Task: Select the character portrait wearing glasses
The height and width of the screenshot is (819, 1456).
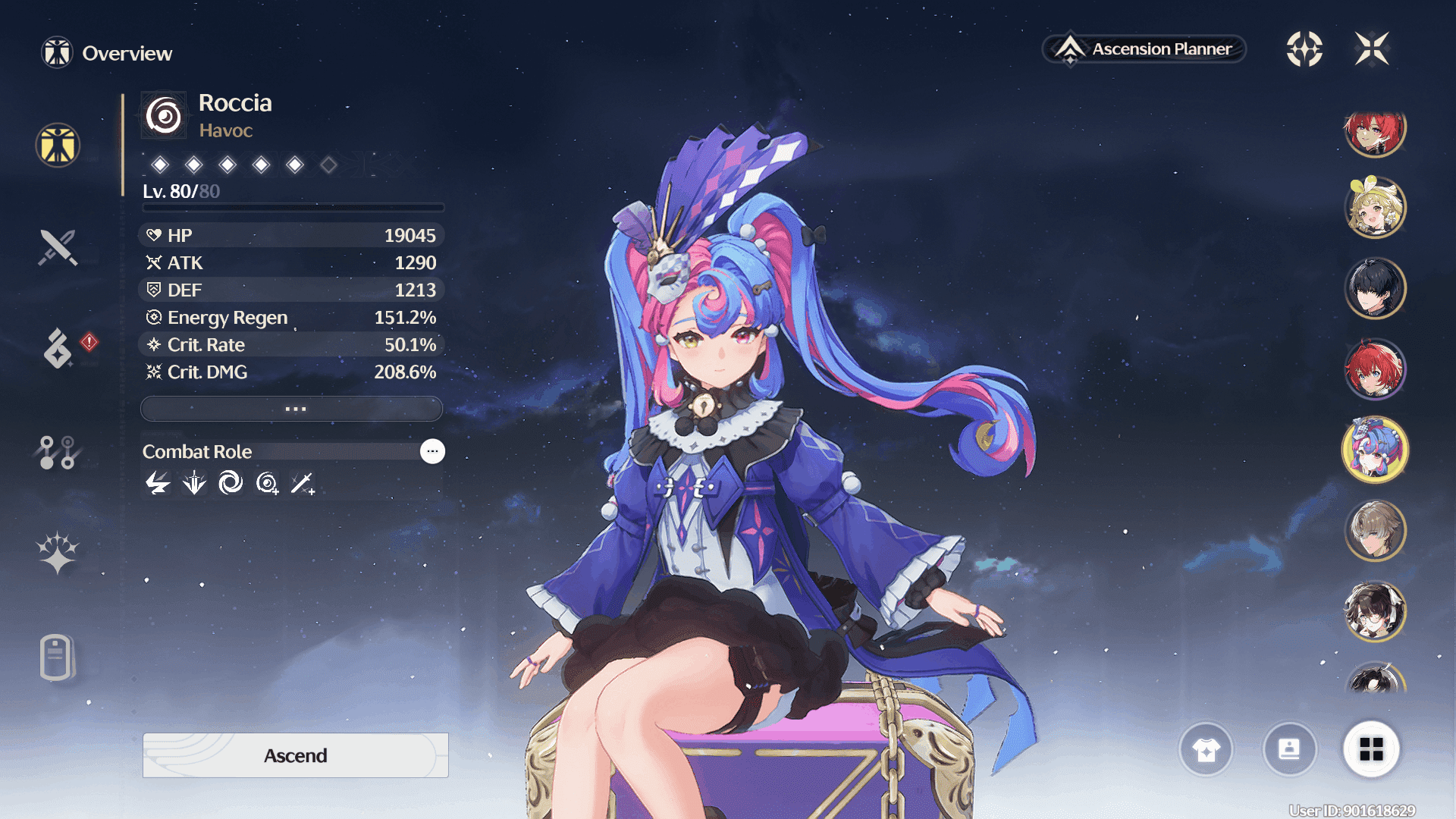Action: click(x=1375, y=611)
